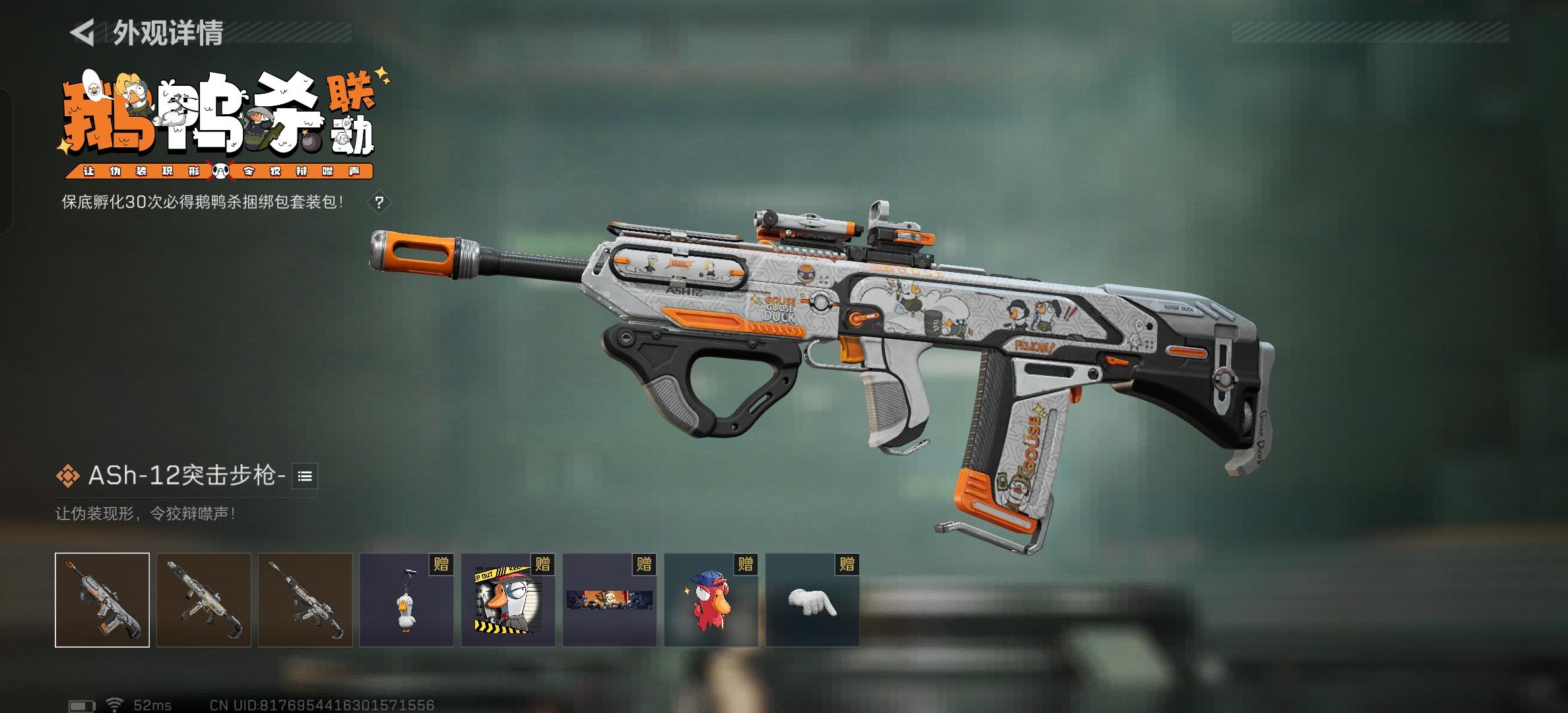Screen dimensions: 1568x713
Task: Select the white goose keychain charm
Action: [407, 600]
